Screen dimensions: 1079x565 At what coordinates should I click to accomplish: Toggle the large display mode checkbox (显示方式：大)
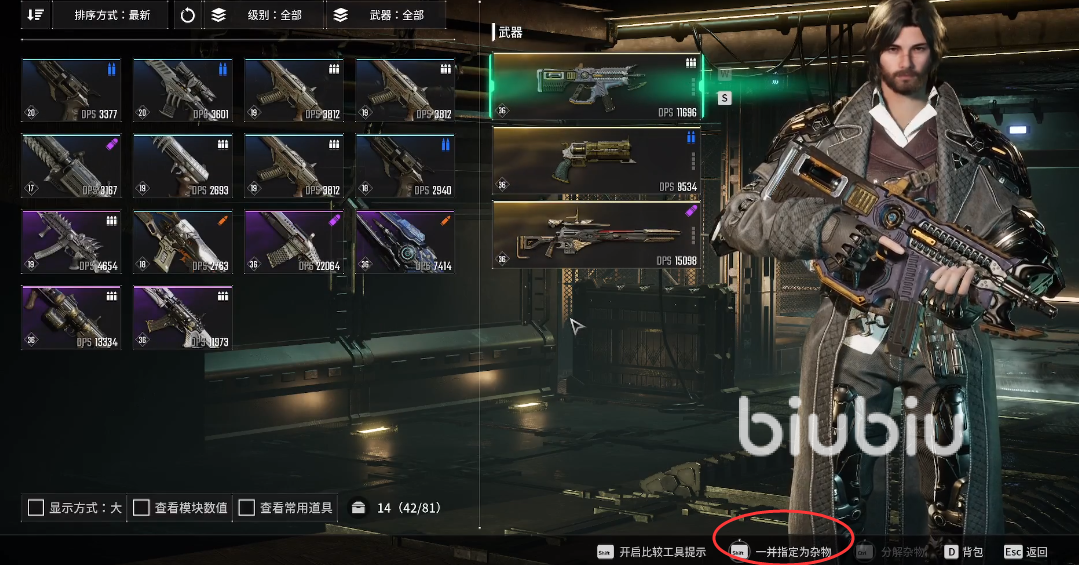click(x=36, y=508)
